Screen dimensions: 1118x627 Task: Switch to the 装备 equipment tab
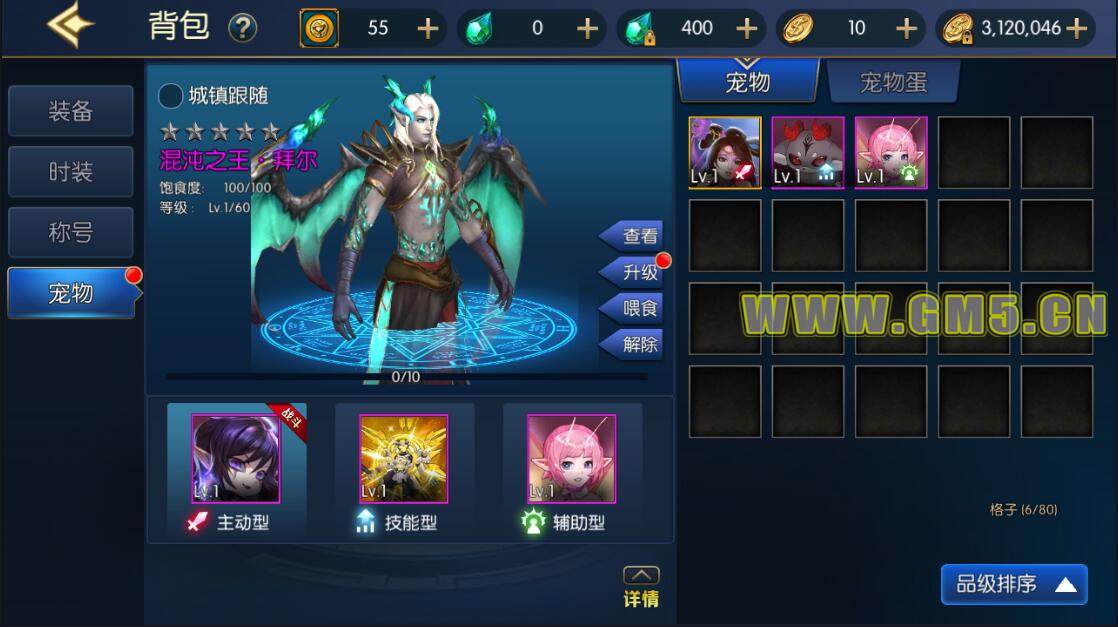[70, 111]
